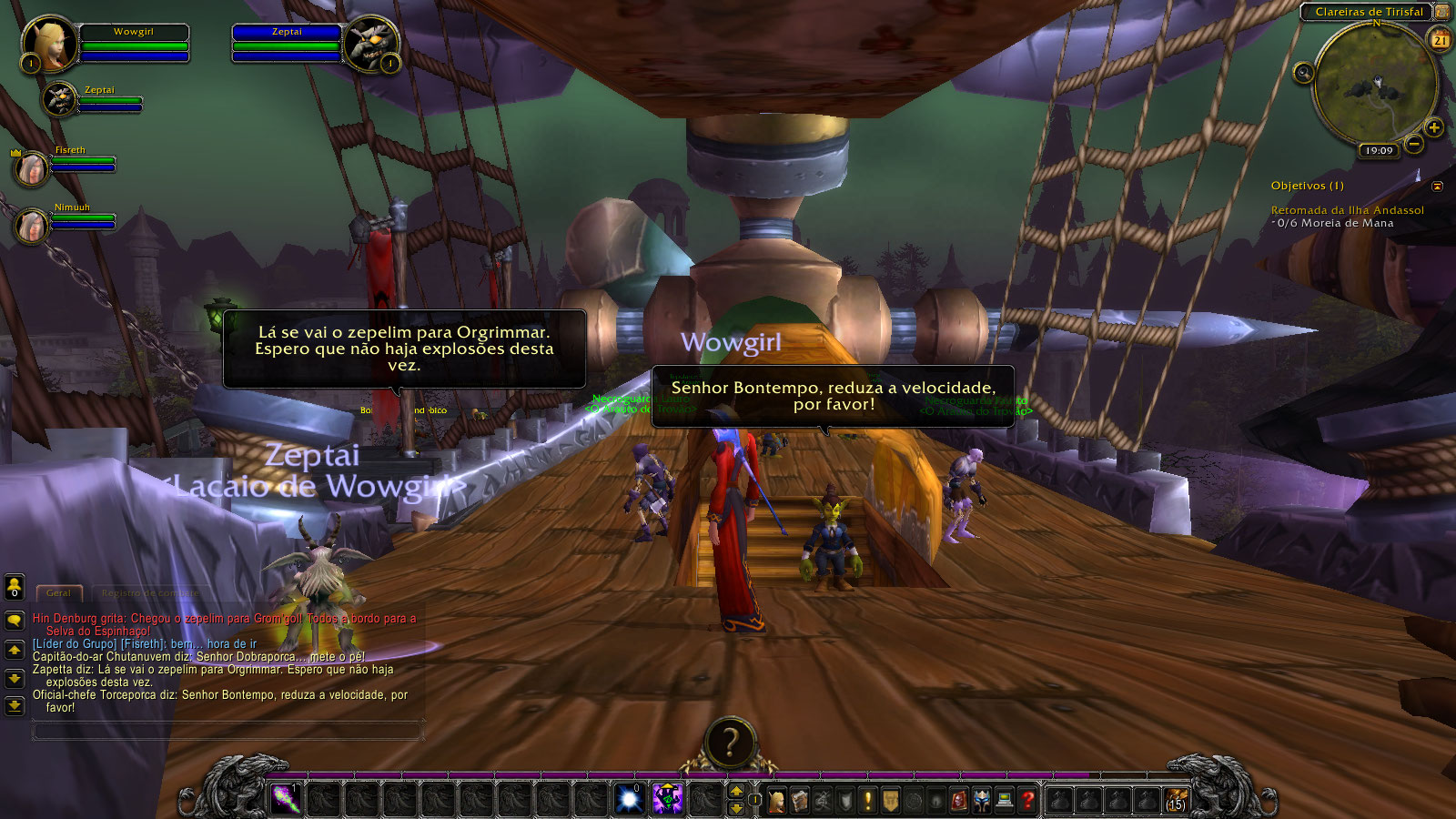Open the red question mark help button
This screenshot has height=819, width=1456.
pos(1028,800)
